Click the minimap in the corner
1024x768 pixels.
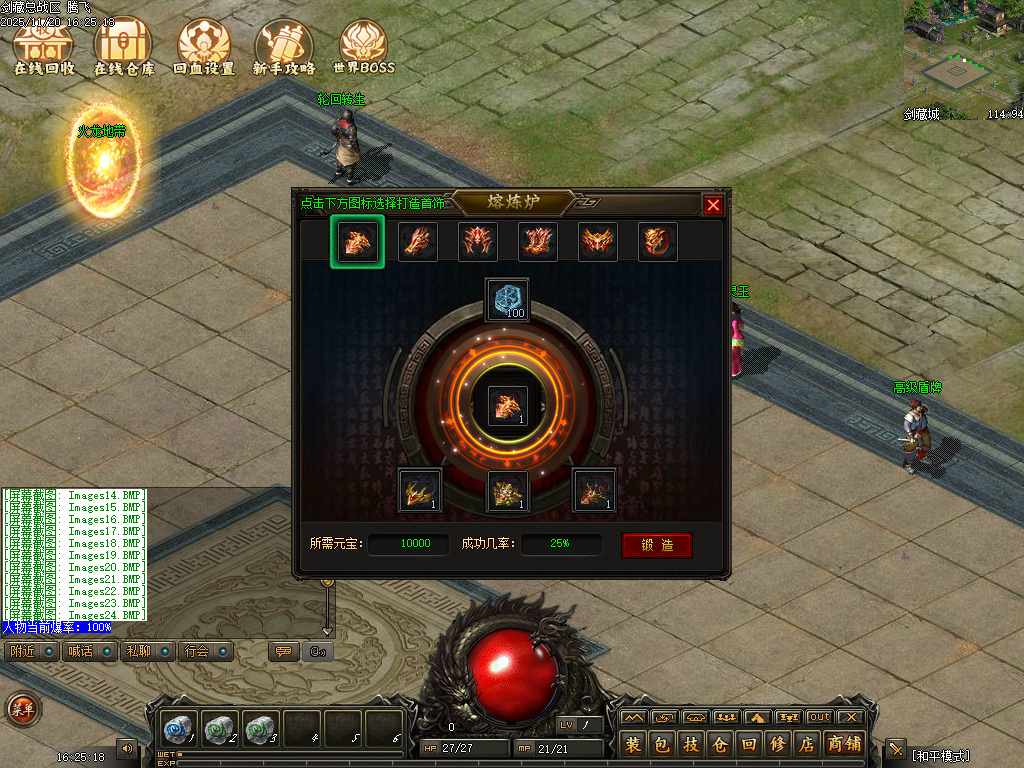(964, 50)
